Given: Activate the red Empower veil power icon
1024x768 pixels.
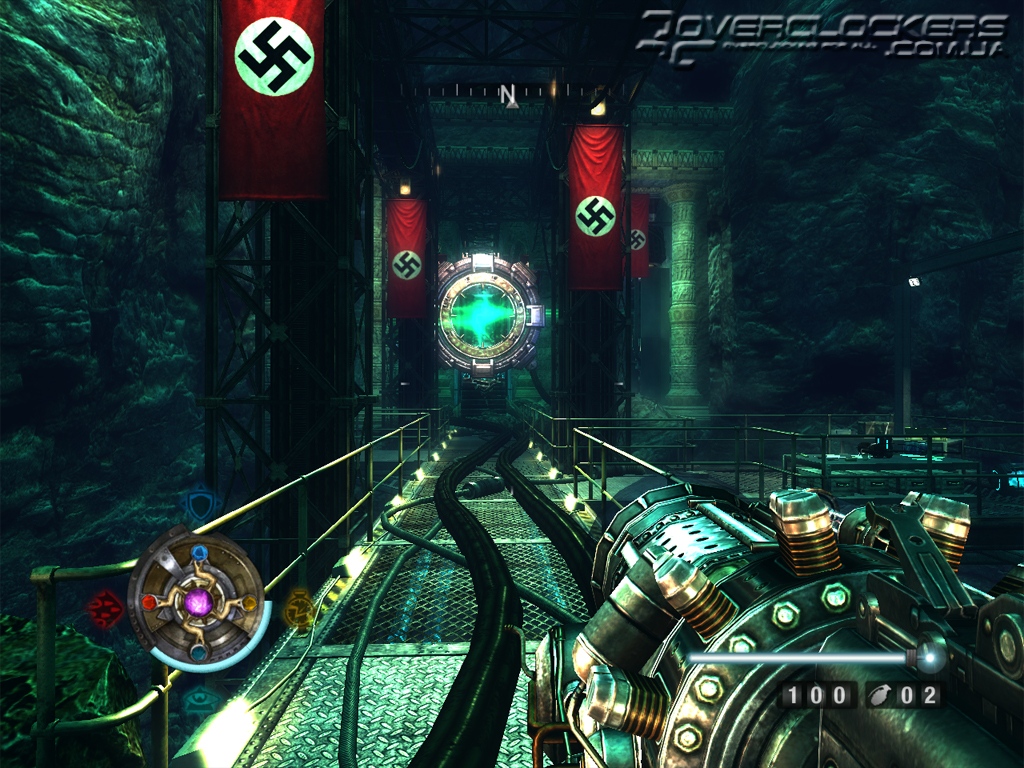Looking at the screenshot, I should point(103,607).
